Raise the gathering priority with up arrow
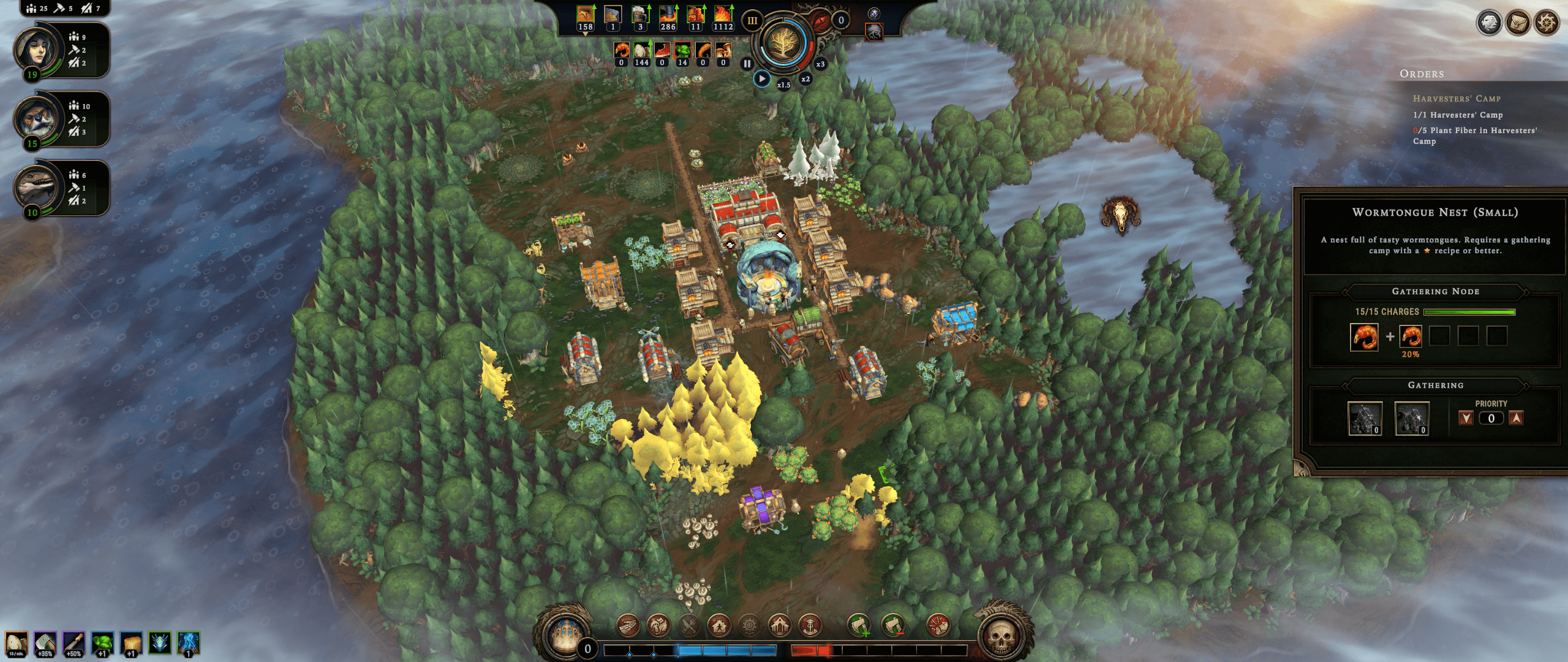This screenshot has height=662, width=1568. (x=1516, y=418)
